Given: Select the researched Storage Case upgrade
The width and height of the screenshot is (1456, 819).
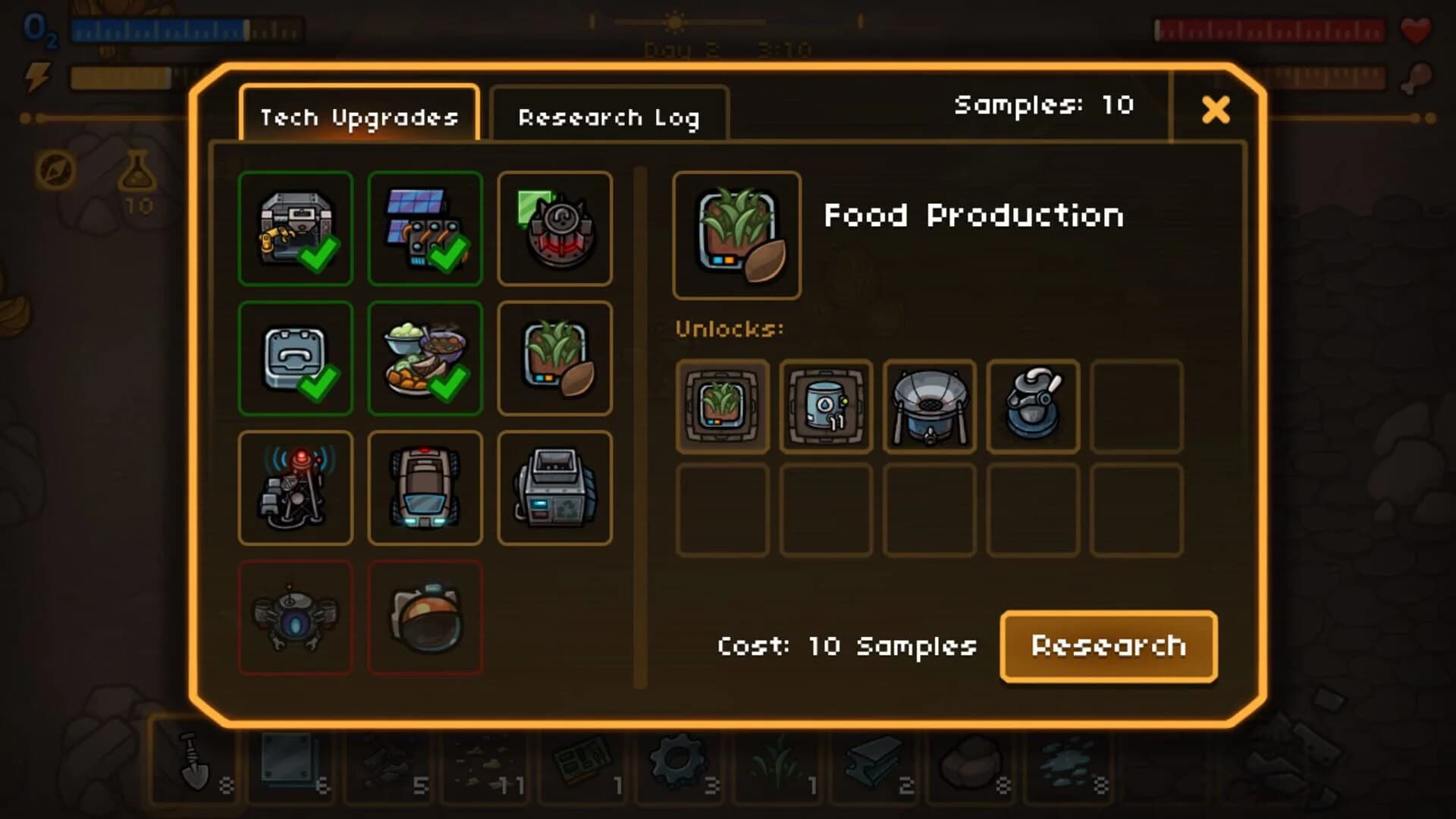Looking at the screenshot, I should click(296, 358).
